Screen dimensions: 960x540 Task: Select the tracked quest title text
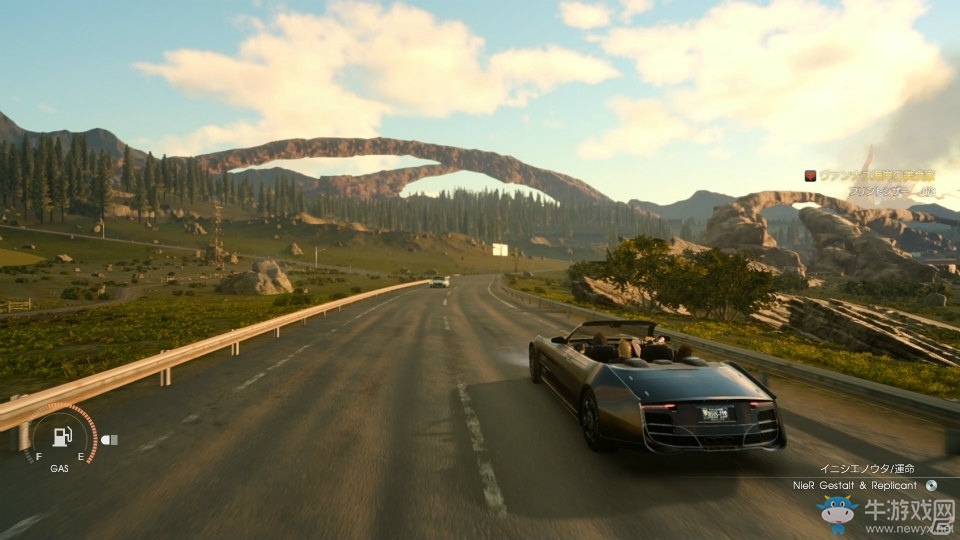[877, 175]
